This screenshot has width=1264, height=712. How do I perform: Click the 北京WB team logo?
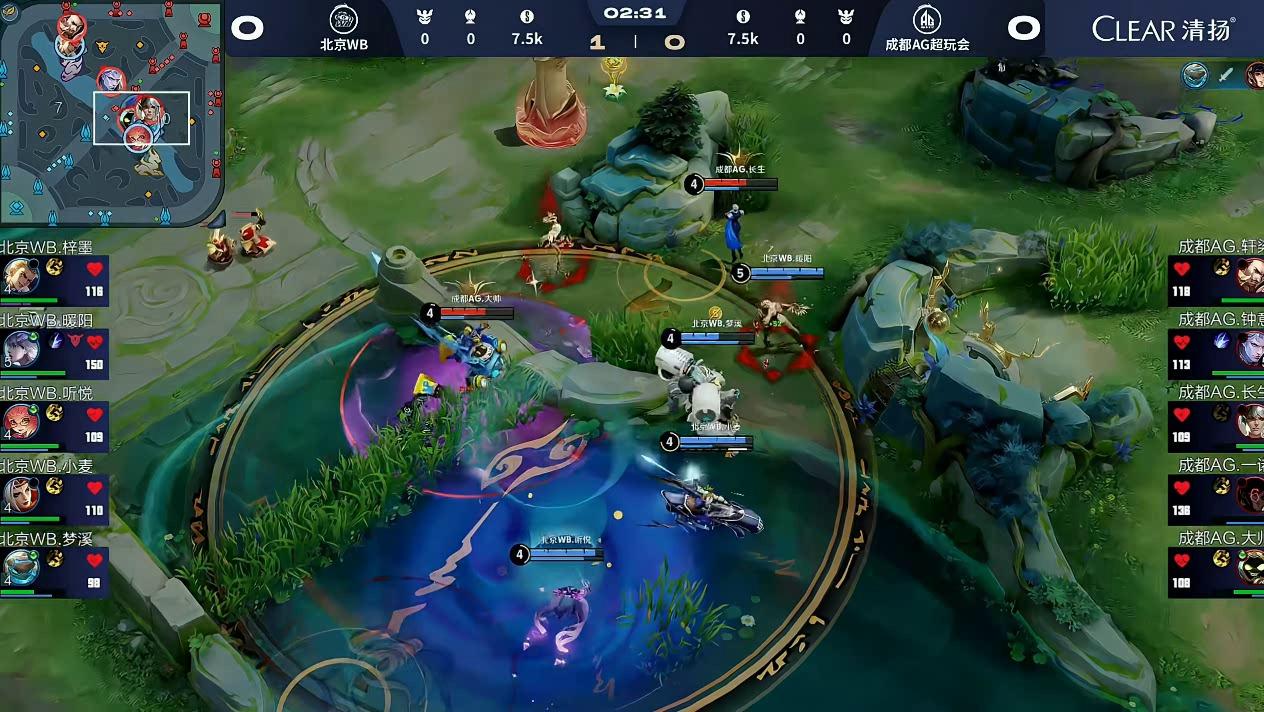344,19
